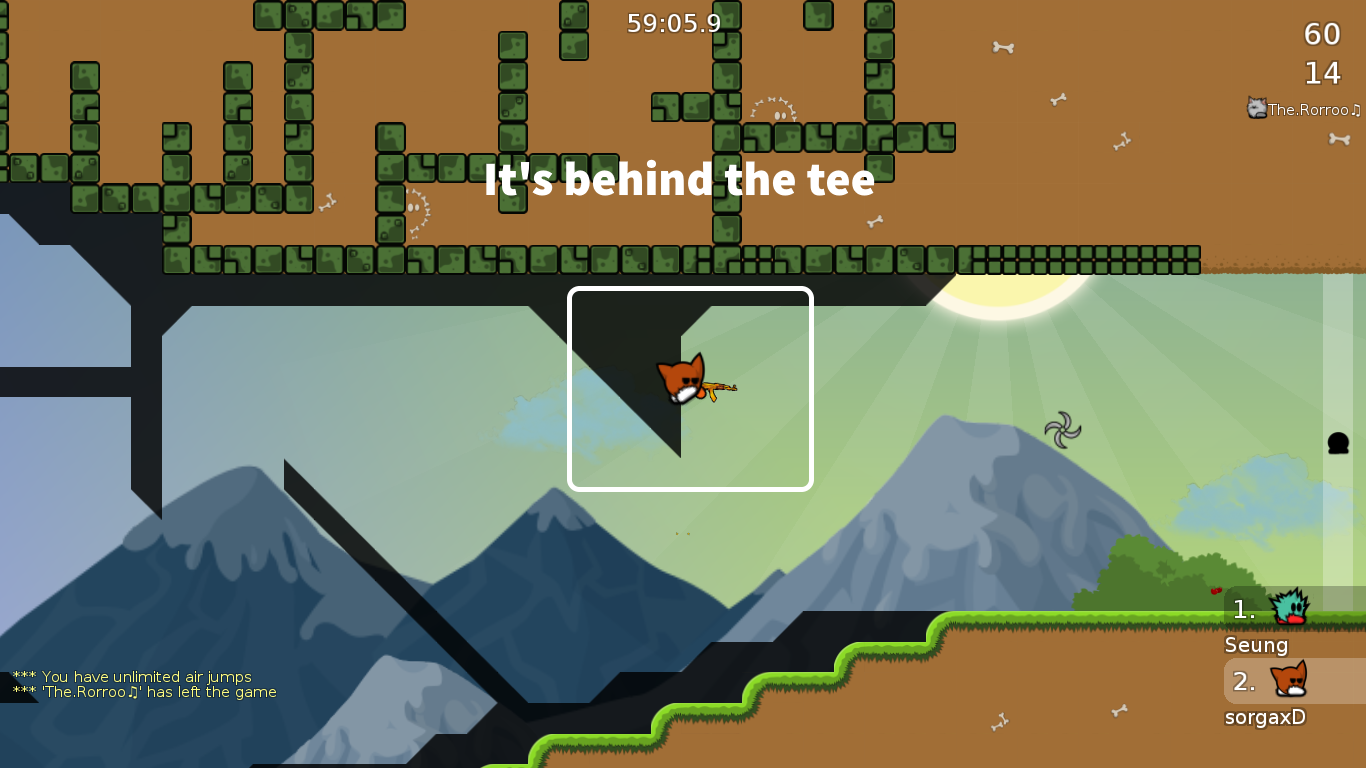The height and width of the screenshot is (768, 1366).
Task: Click the spinning ninja star pickup
Action: (1063, 431)
